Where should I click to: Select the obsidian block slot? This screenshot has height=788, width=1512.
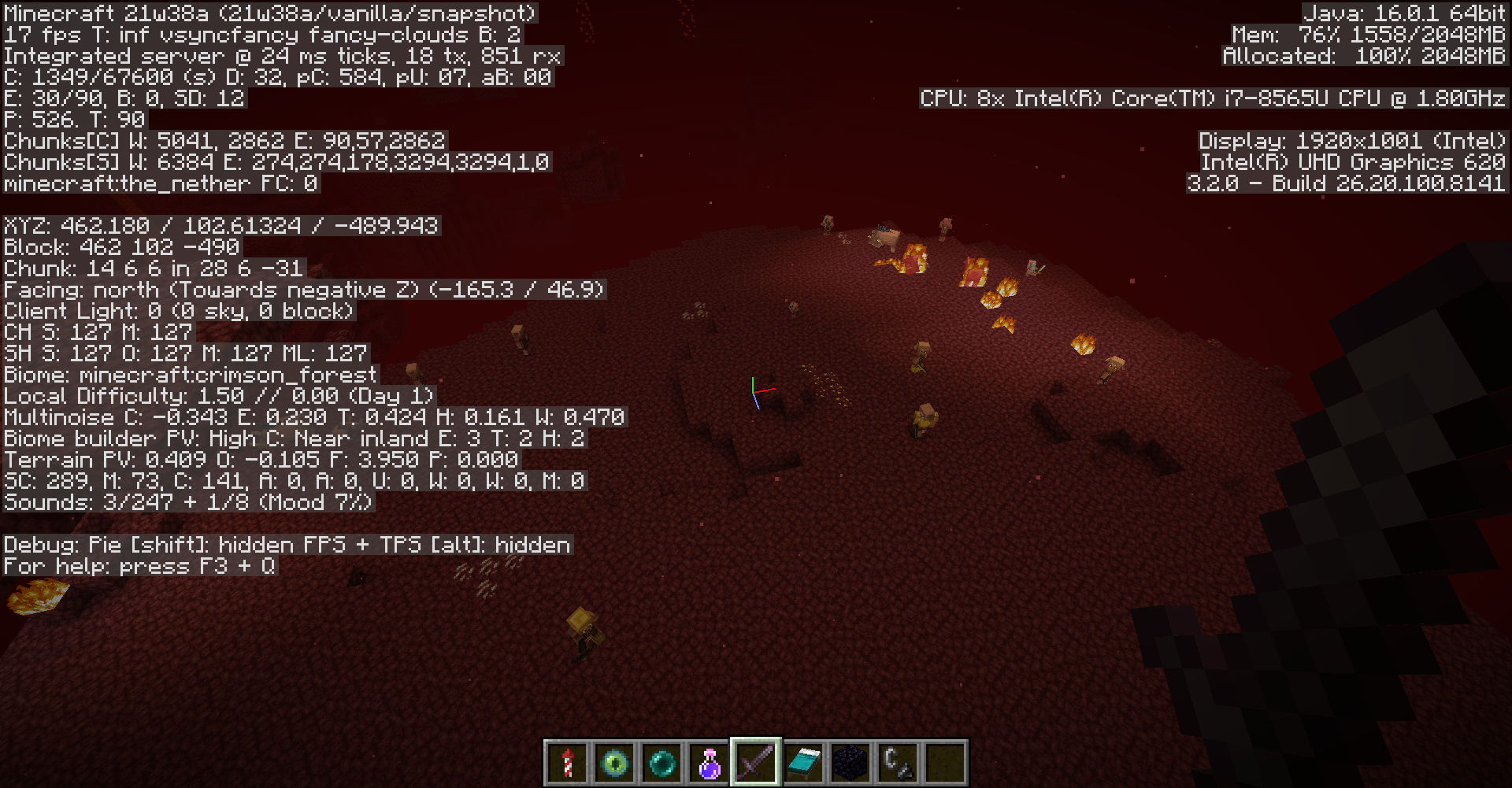pos(850,762)
